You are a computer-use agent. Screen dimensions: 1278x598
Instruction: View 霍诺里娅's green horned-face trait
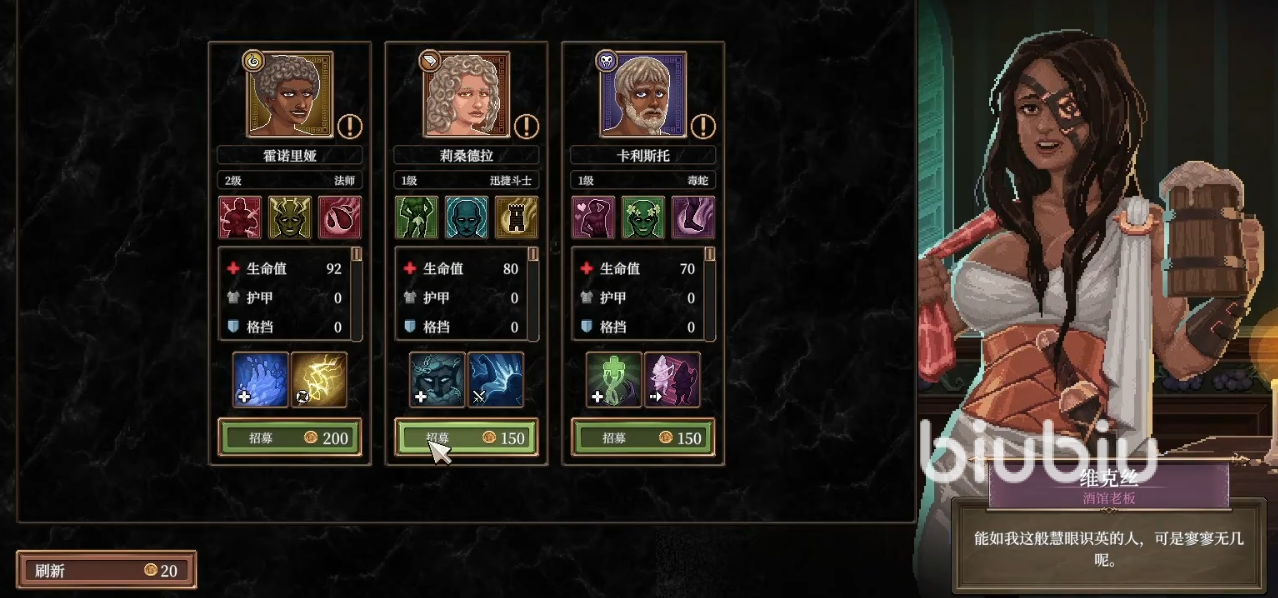tap(290, 217)
